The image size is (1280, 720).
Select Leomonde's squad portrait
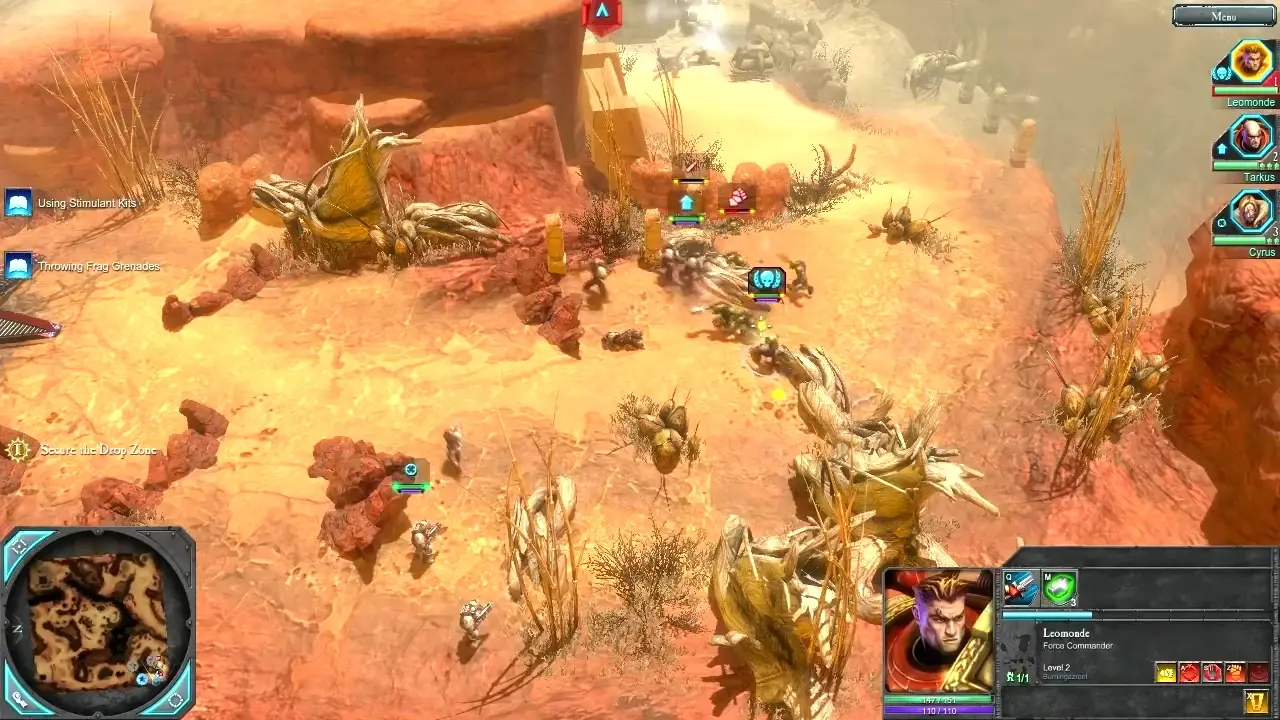coord(1250,63)
